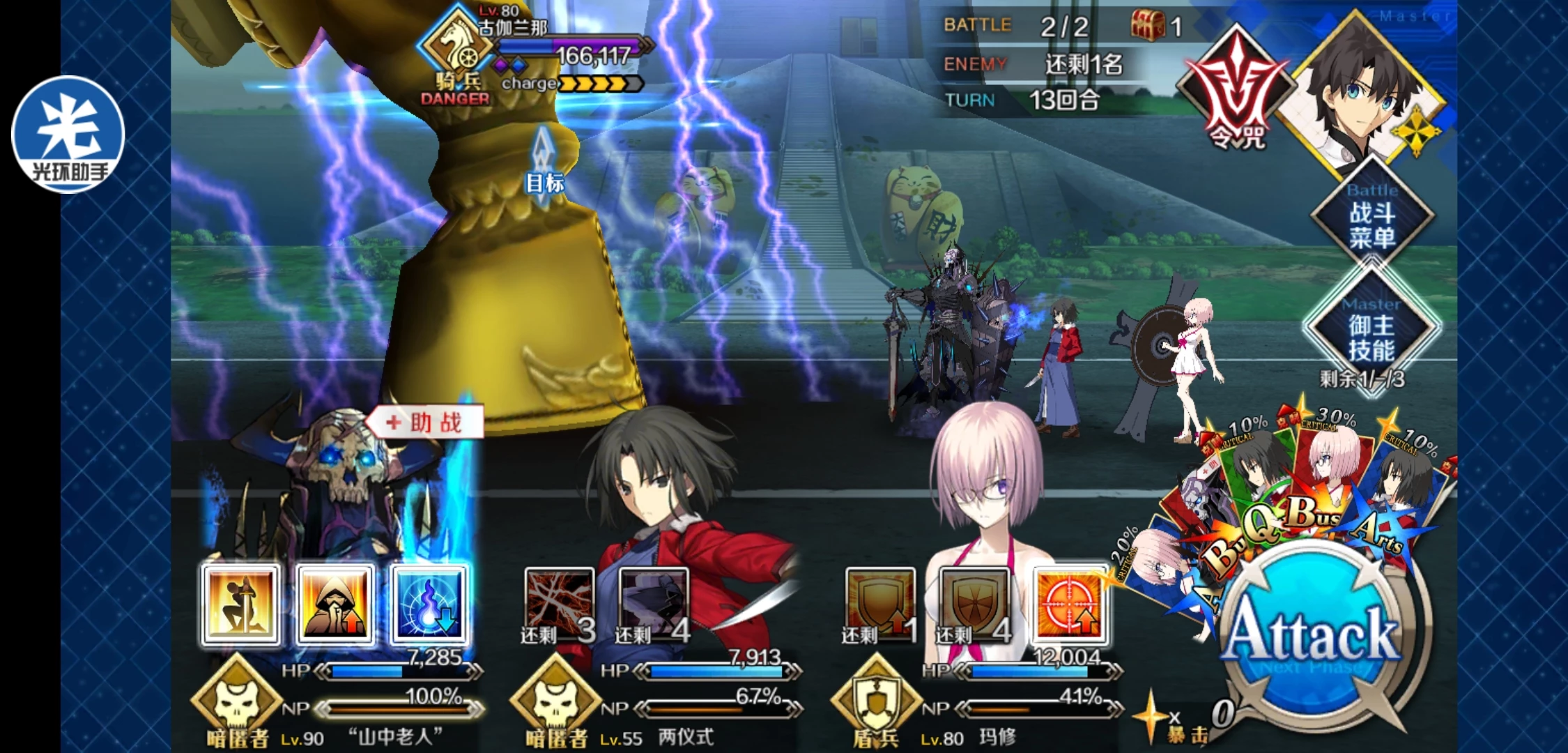Select 两仪式's cracked red skill on cooldown

[x=559, y=605]
